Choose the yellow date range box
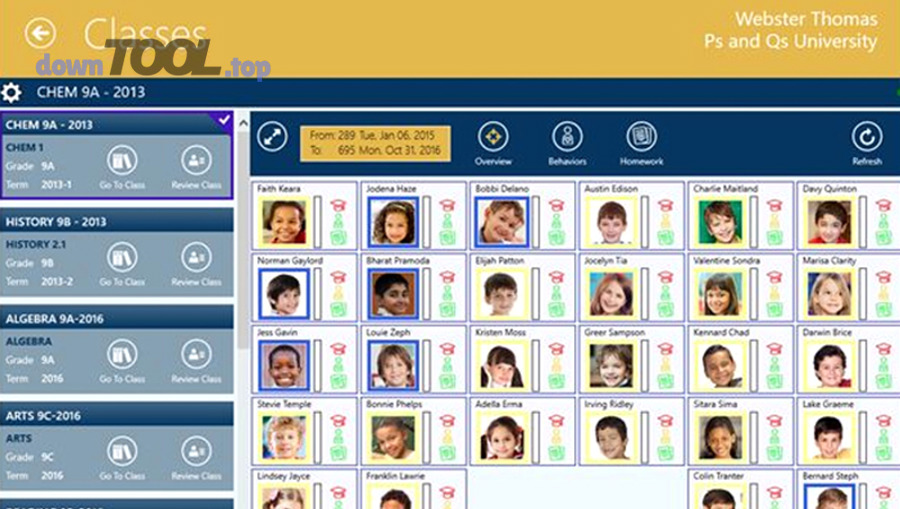The image size is (900, 509). [375, 143]
